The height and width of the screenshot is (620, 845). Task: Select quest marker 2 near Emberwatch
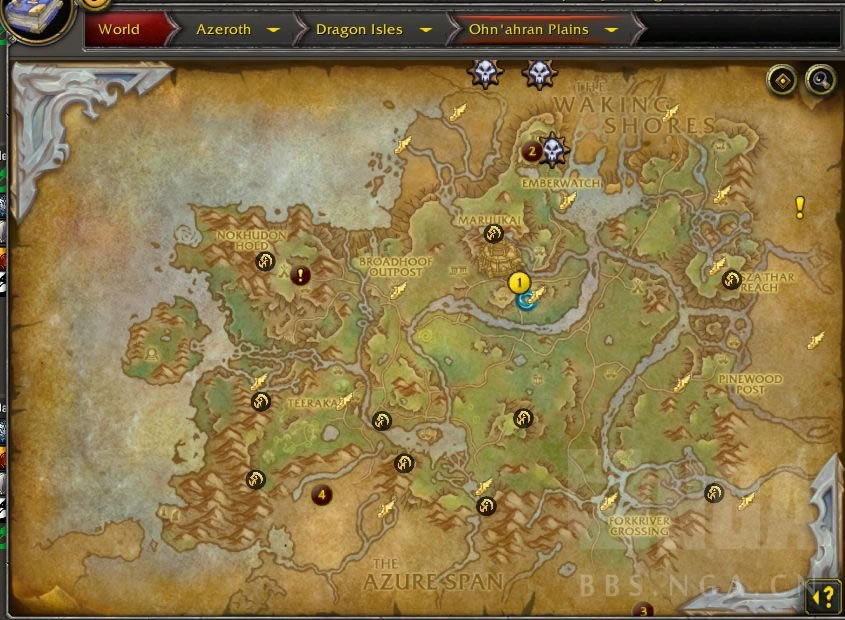pos(532,152)
